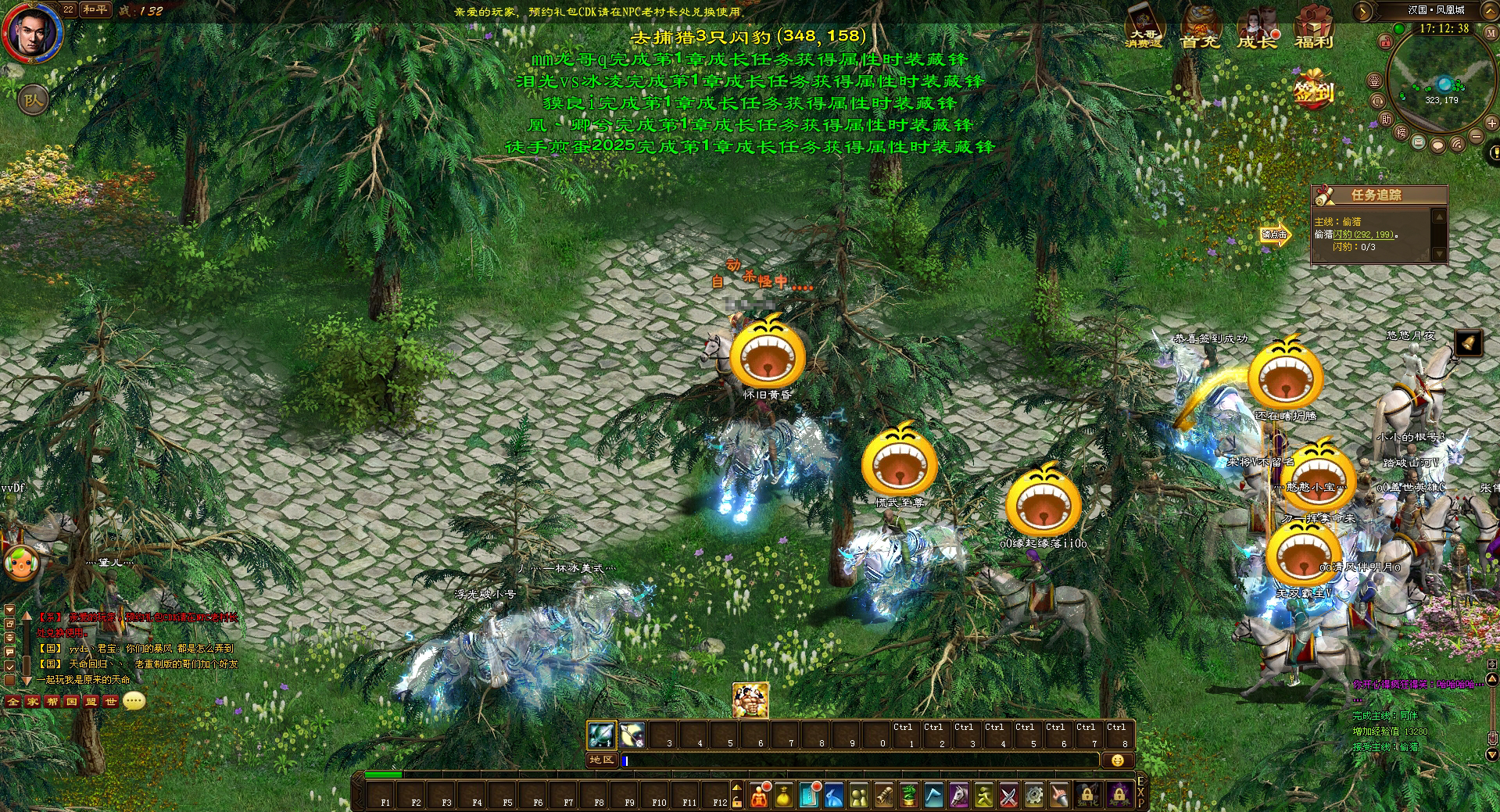Click the chat message input field
The height and width of the screenshot is (812, 1500).
(x=860, y=760)
